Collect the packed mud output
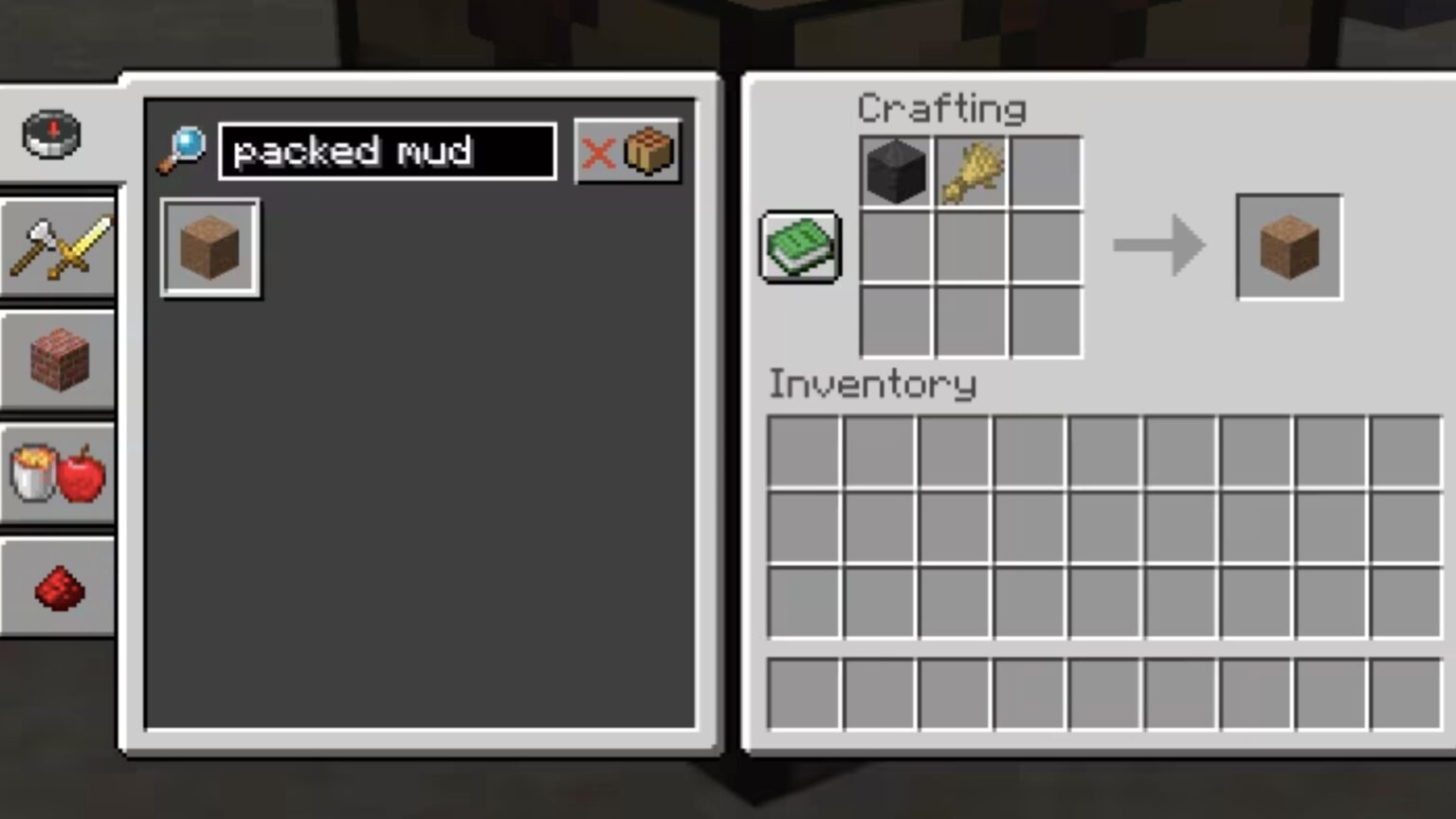The height and width of the screenshot is (819, 1456). coord(1287,246)
